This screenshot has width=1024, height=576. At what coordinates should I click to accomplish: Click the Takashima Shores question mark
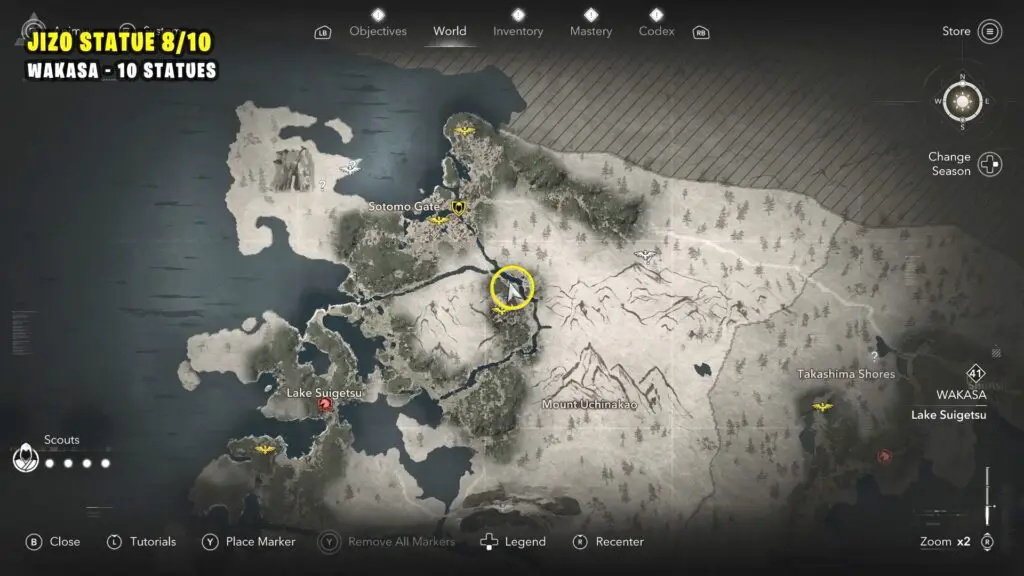(874, 356)
